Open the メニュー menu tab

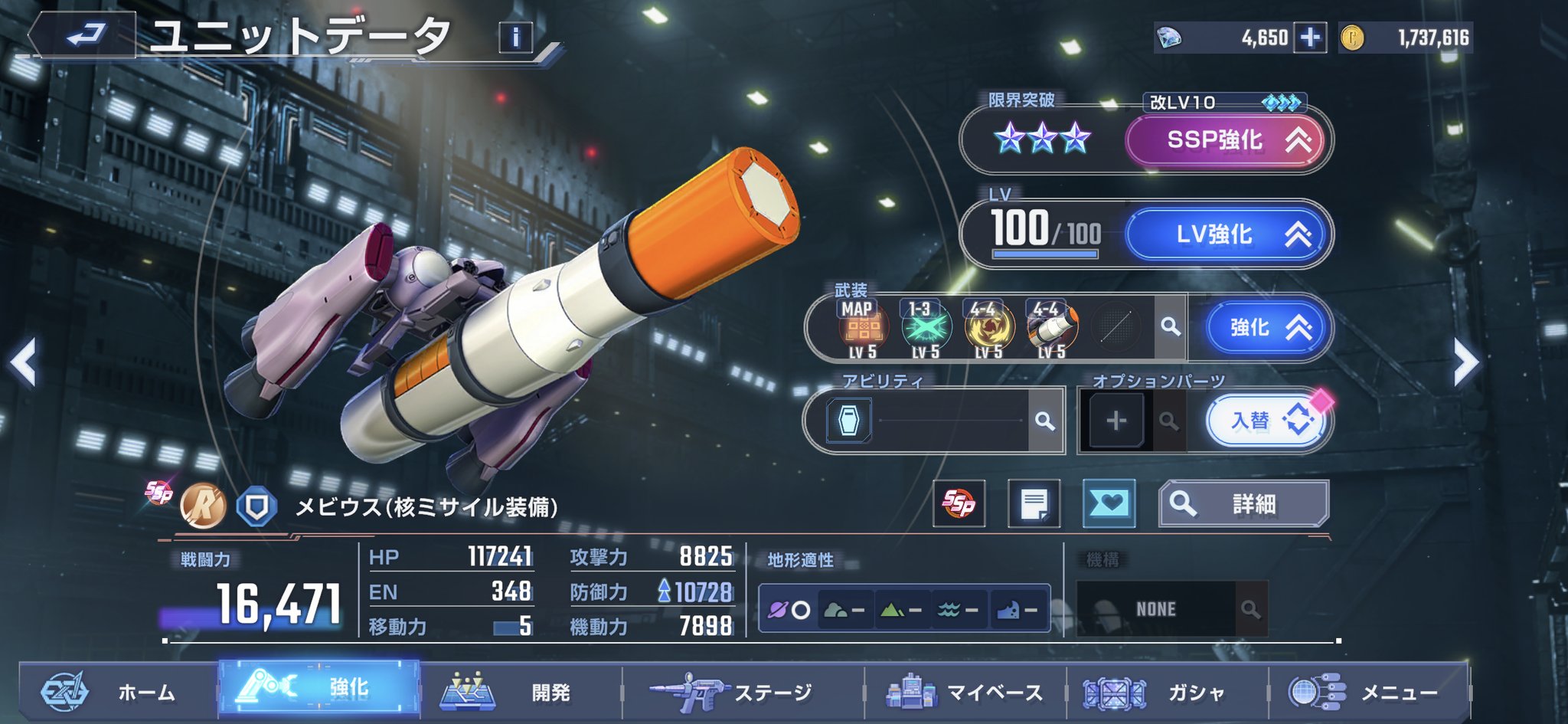[x=1369, y=693]
